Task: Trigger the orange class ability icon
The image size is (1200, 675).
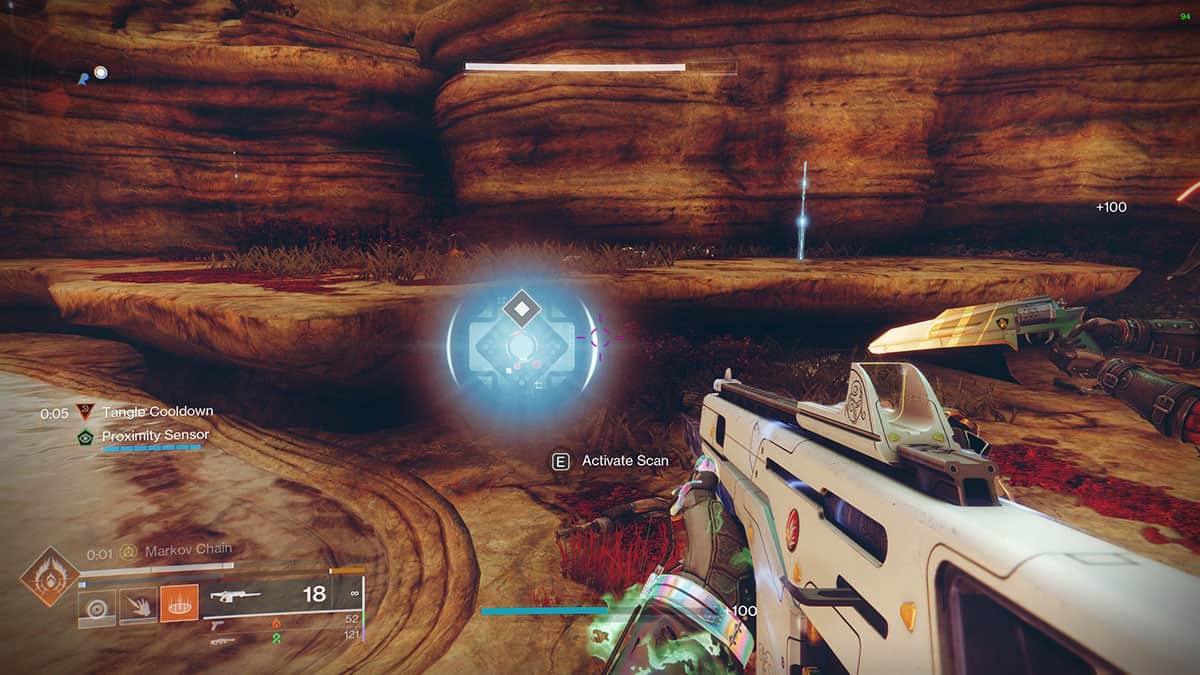Action: click(179, 603)
